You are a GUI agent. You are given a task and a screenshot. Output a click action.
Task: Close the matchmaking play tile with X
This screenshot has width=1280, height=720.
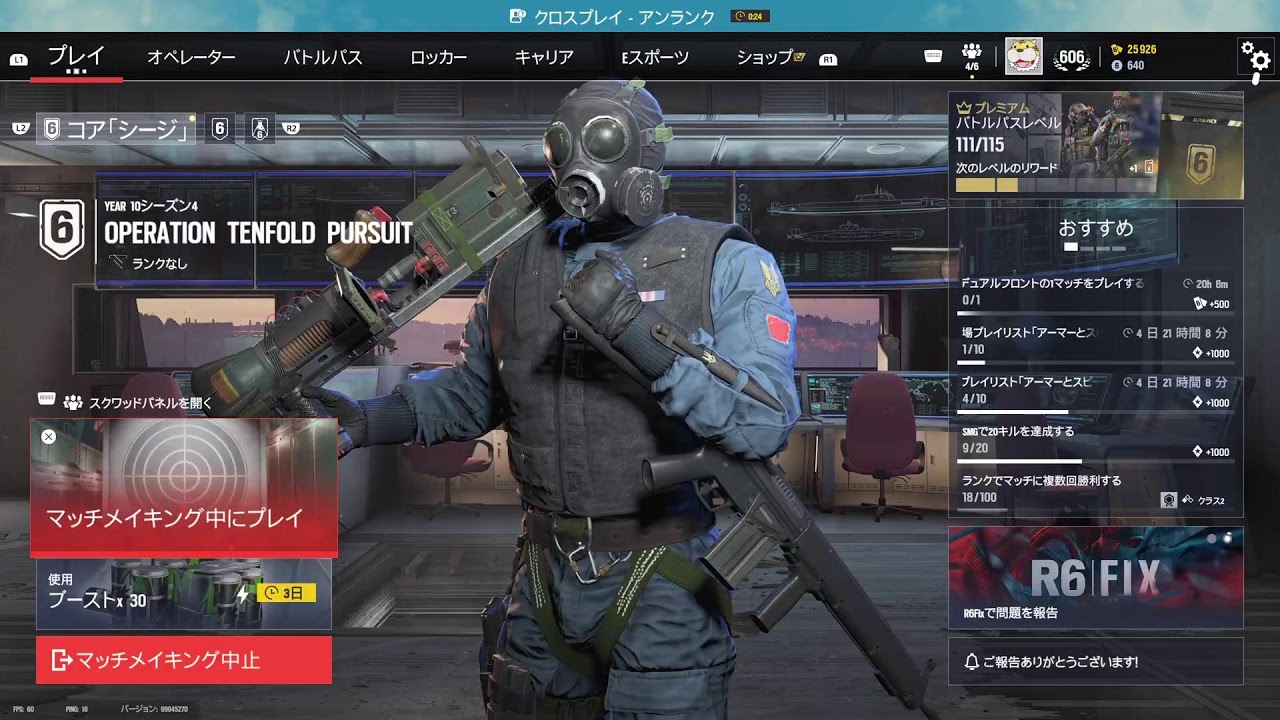48,436
